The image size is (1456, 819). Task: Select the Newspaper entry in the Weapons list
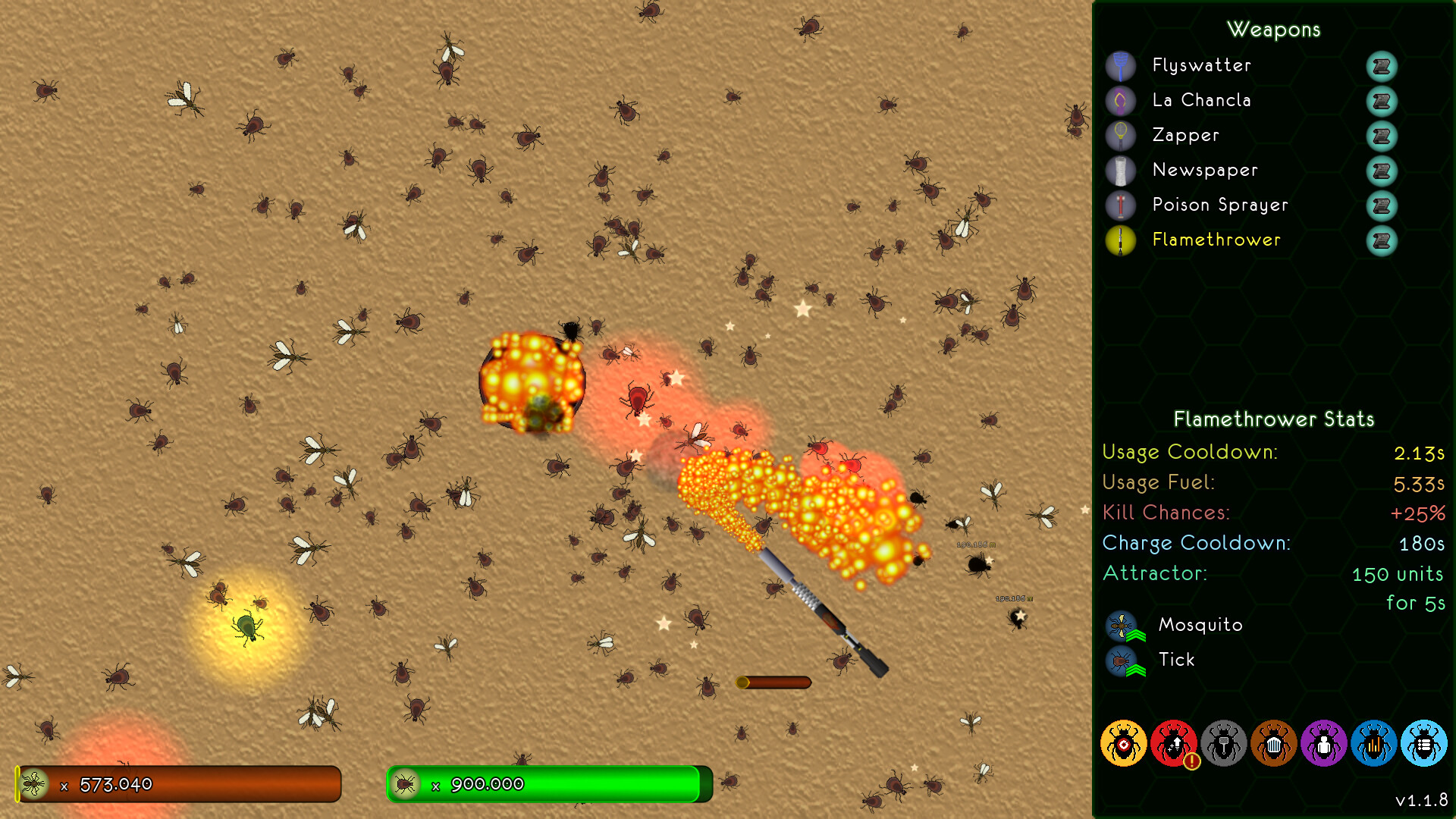pyautogui.click(x=1206, y=171)
